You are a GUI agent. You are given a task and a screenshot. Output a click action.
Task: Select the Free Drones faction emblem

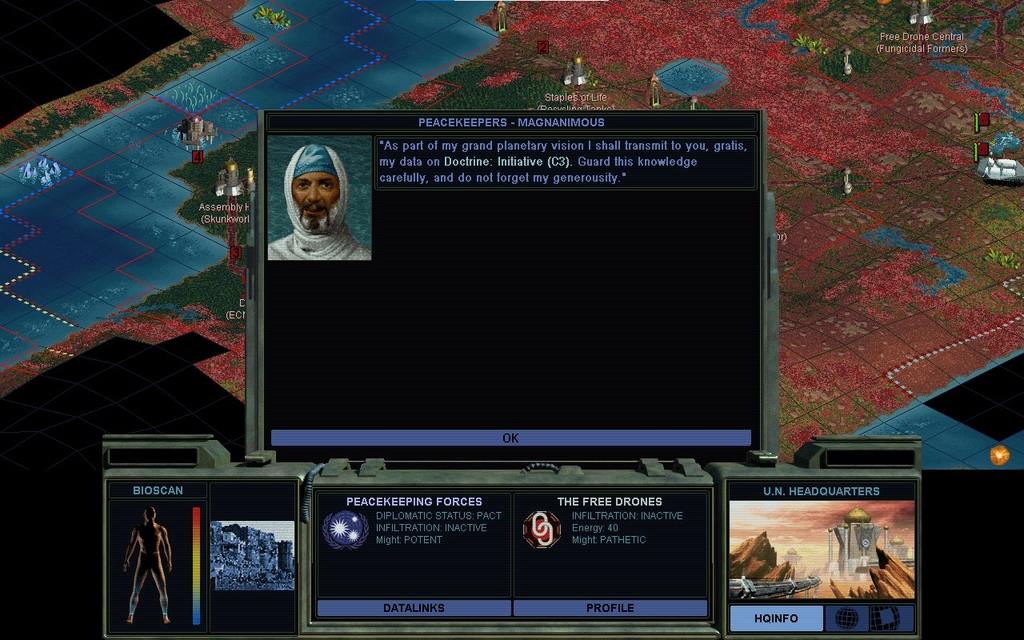tap(542, 529)
